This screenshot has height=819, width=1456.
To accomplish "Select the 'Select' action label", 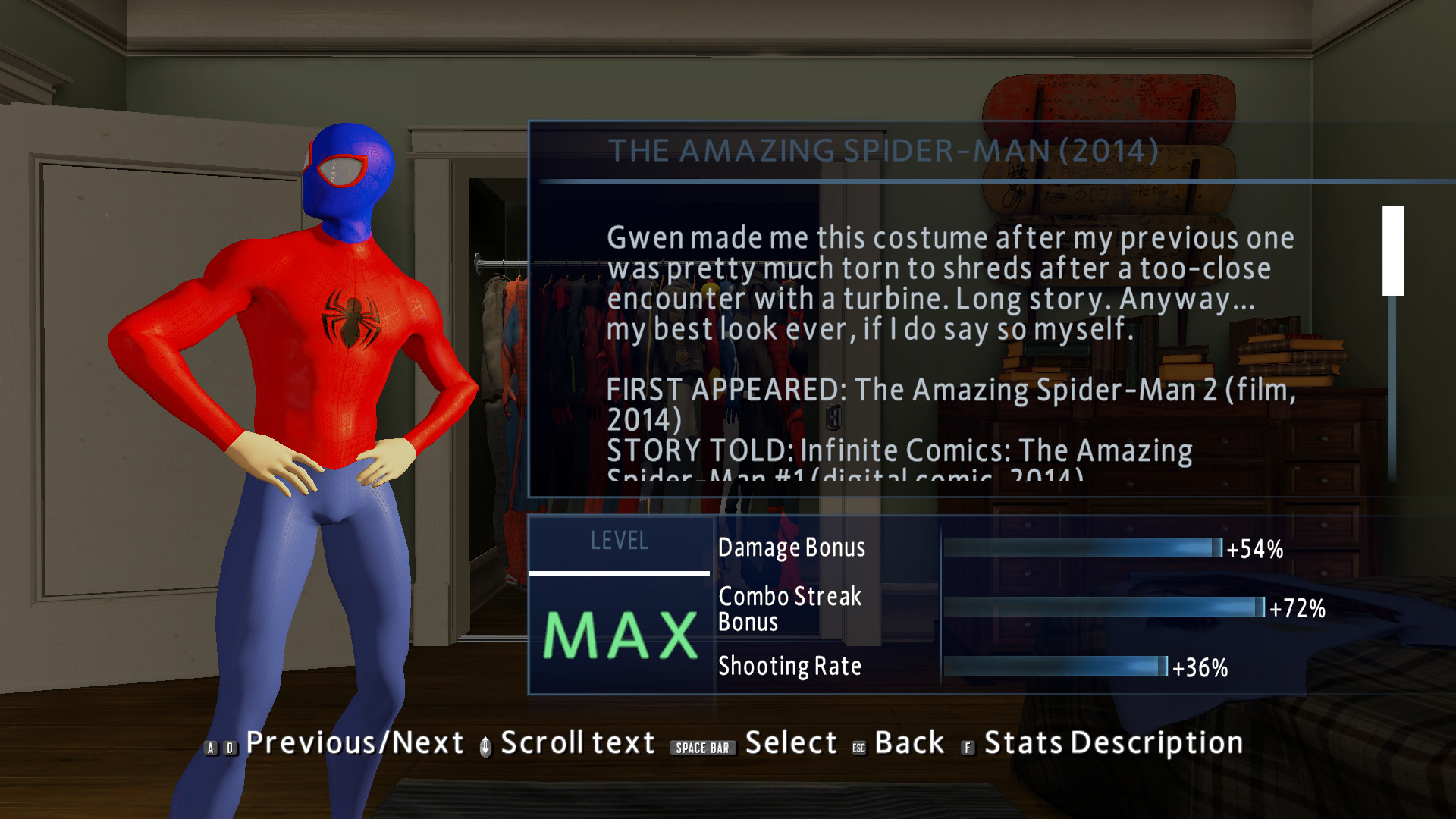I will click(791, 742).
